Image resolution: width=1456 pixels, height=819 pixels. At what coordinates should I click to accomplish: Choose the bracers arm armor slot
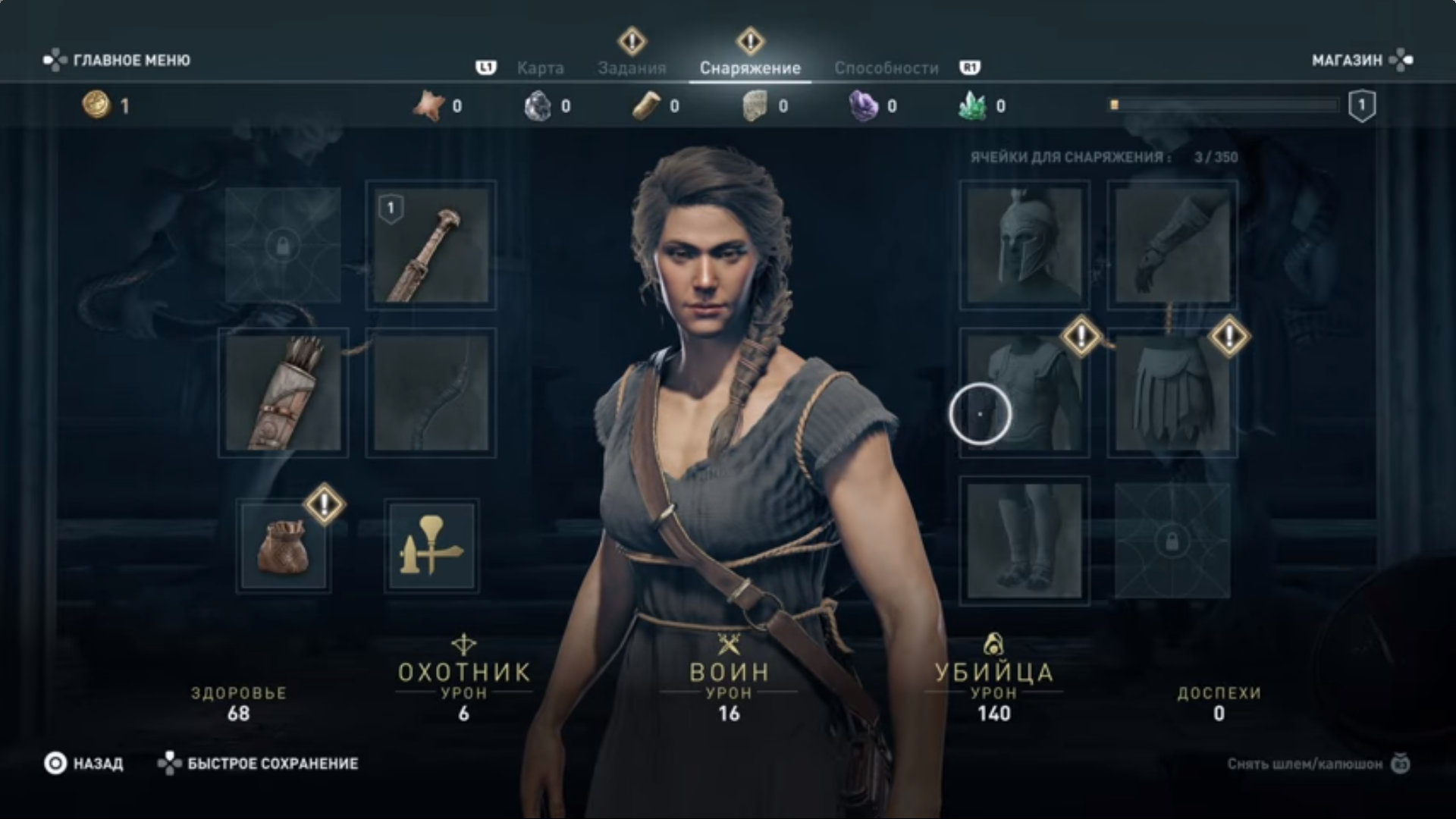[1172, 245]
